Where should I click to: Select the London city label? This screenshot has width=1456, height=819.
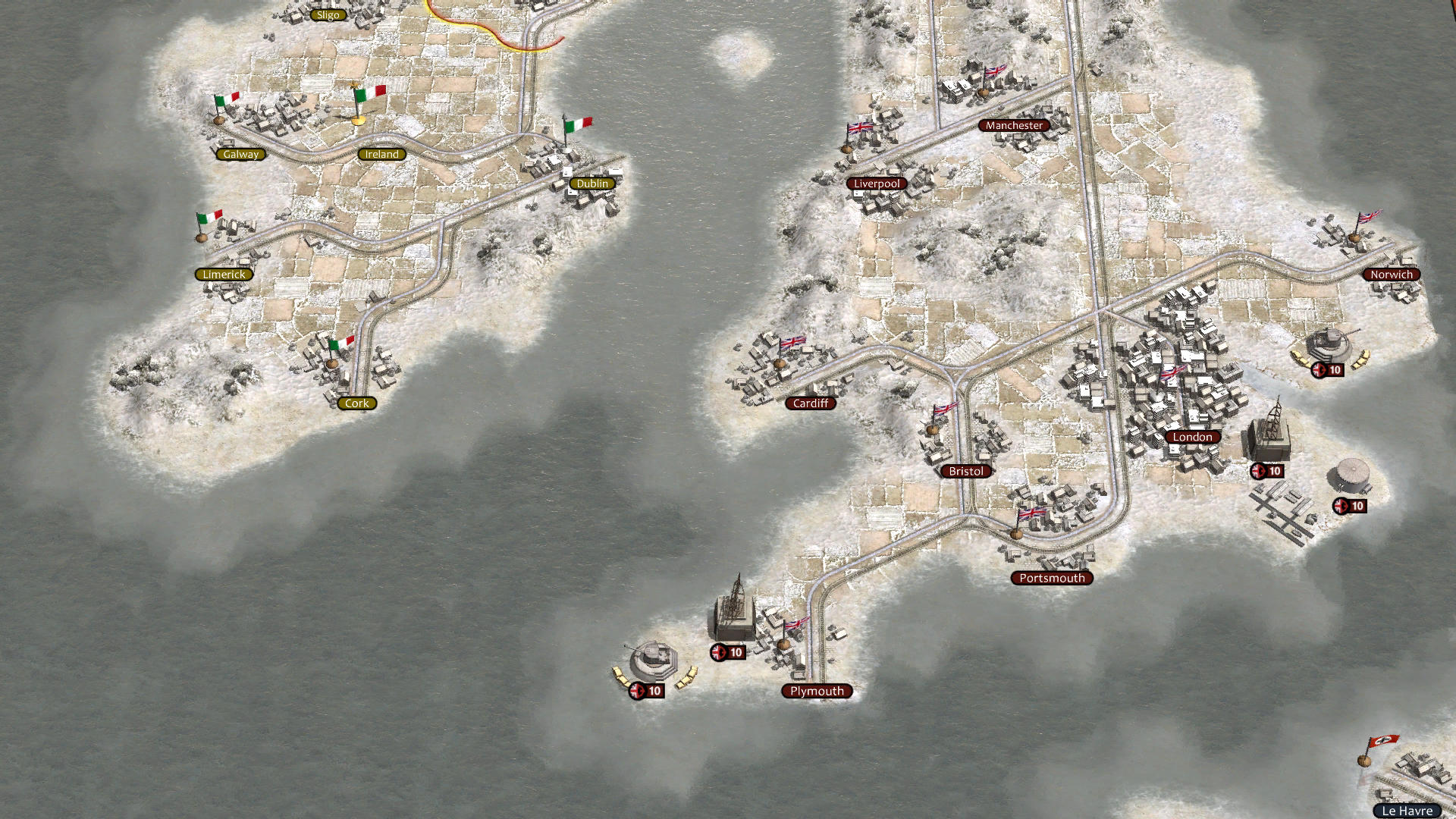click(1192, 437)
